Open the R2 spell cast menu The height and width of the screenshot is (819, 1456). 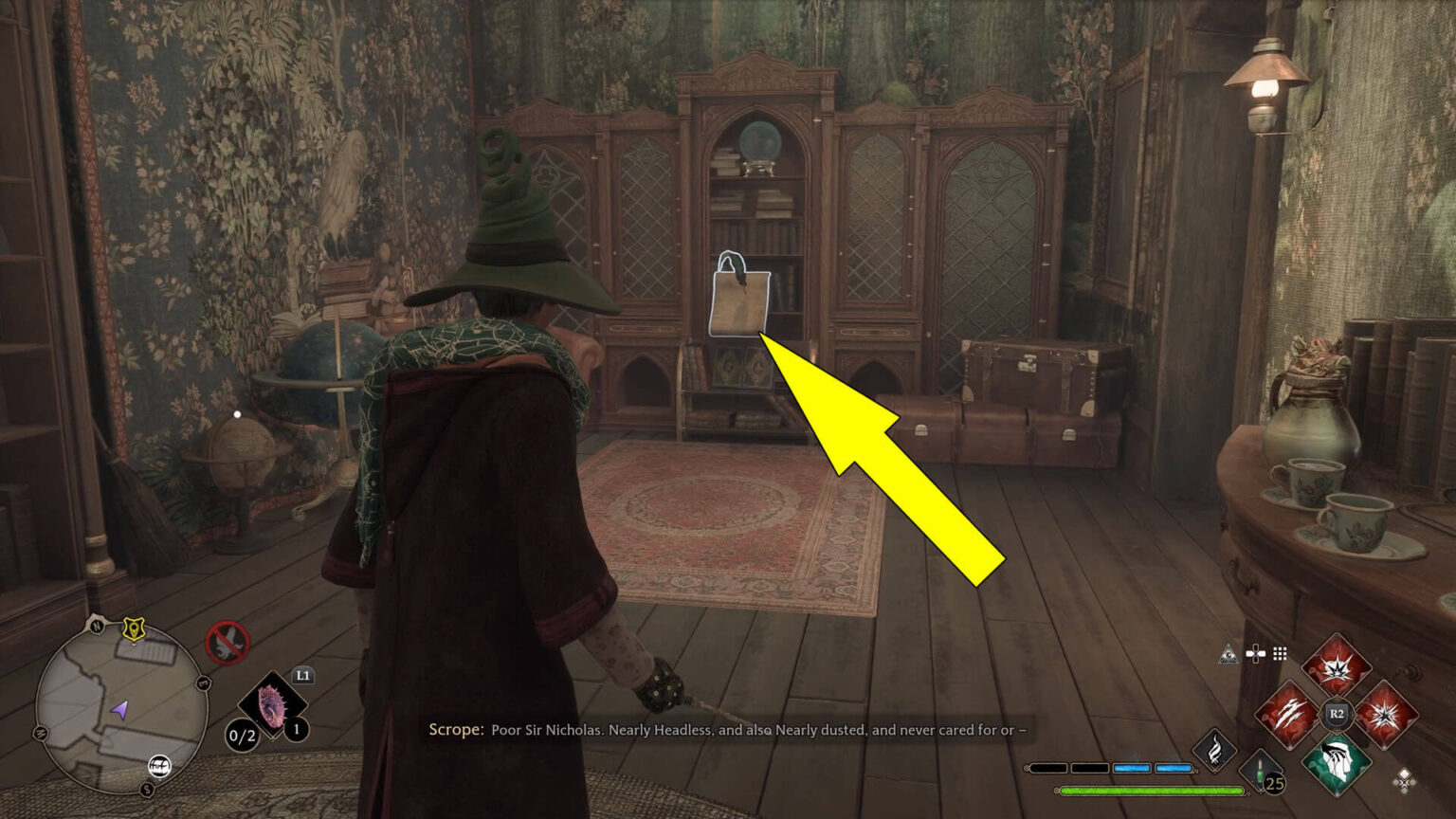point(1336,714)
